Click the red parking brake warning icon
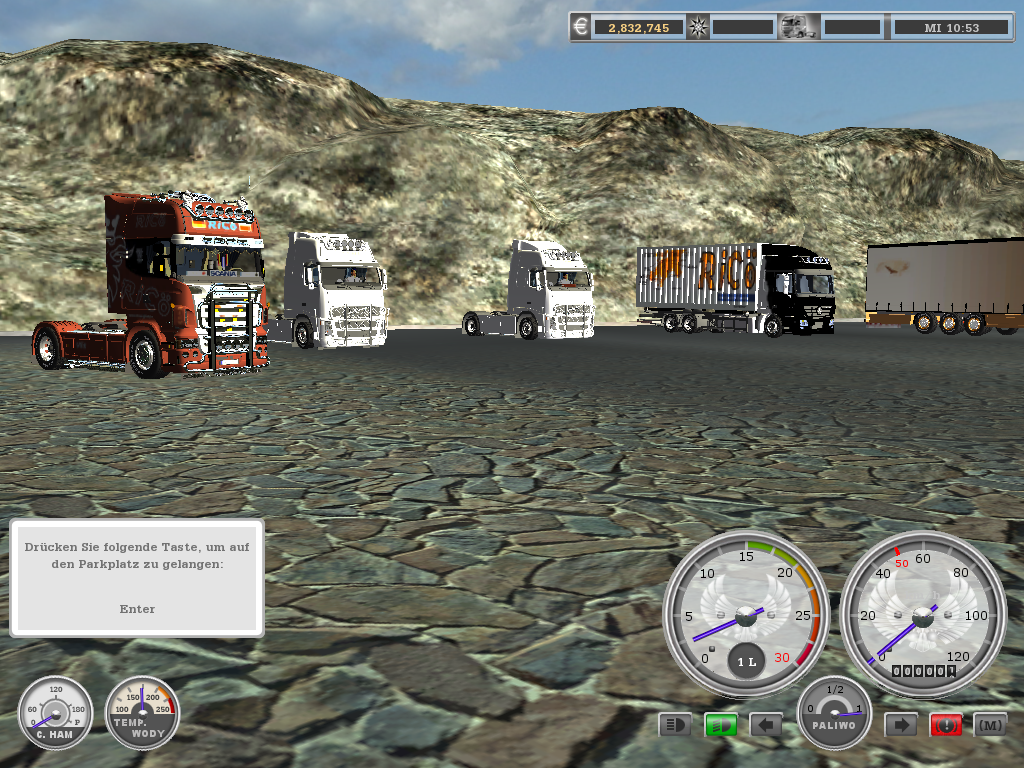 coord(946,724)
